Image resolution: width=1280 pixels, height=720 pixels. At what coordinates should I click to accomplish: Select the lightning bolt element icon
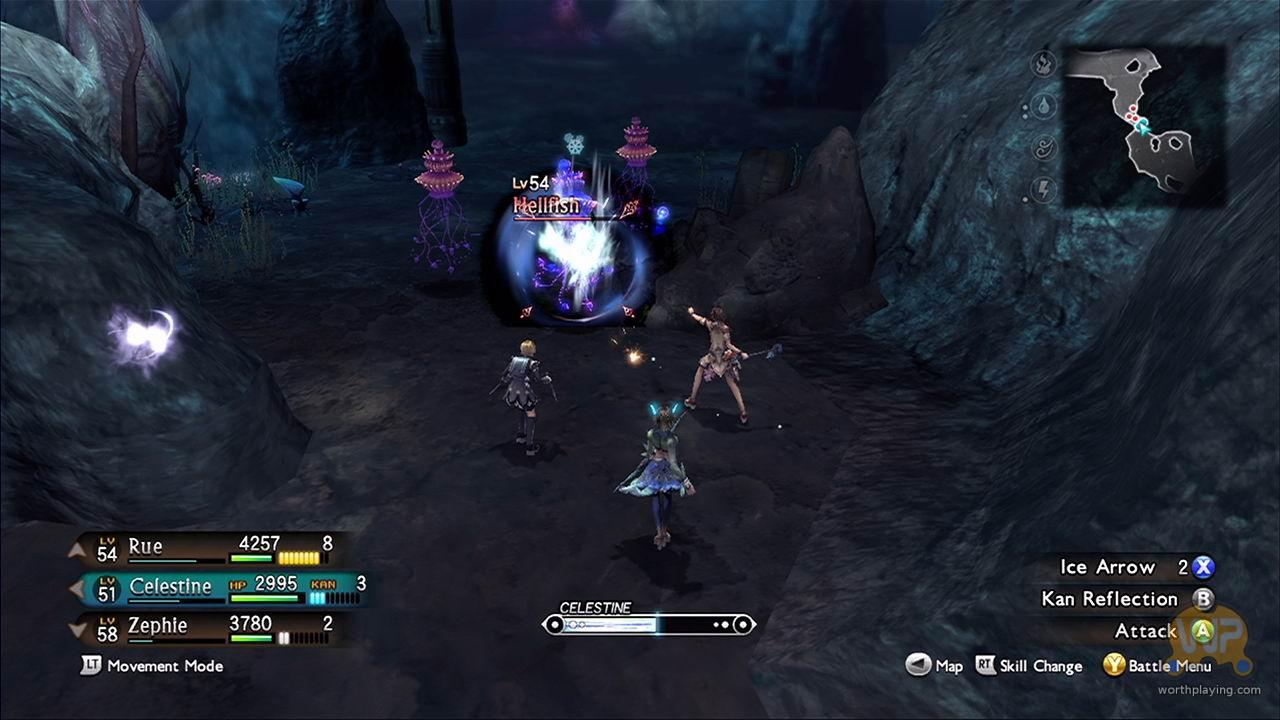point(1044,188)
